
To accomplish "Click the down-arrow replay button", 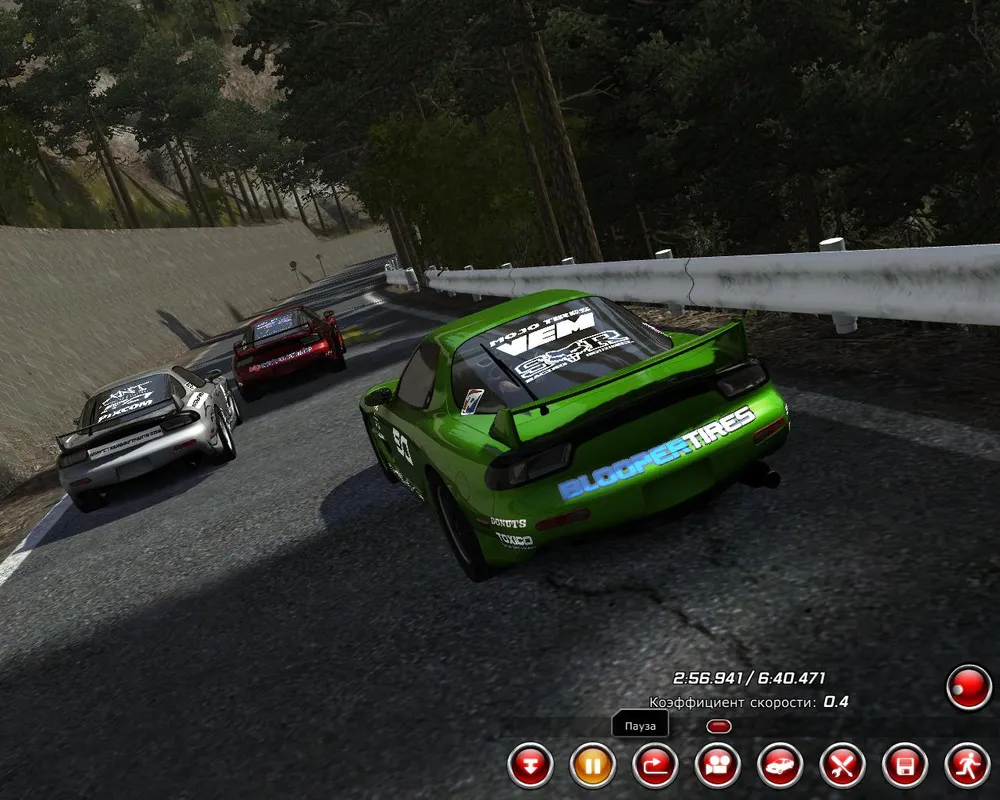I will pos(530,767).
